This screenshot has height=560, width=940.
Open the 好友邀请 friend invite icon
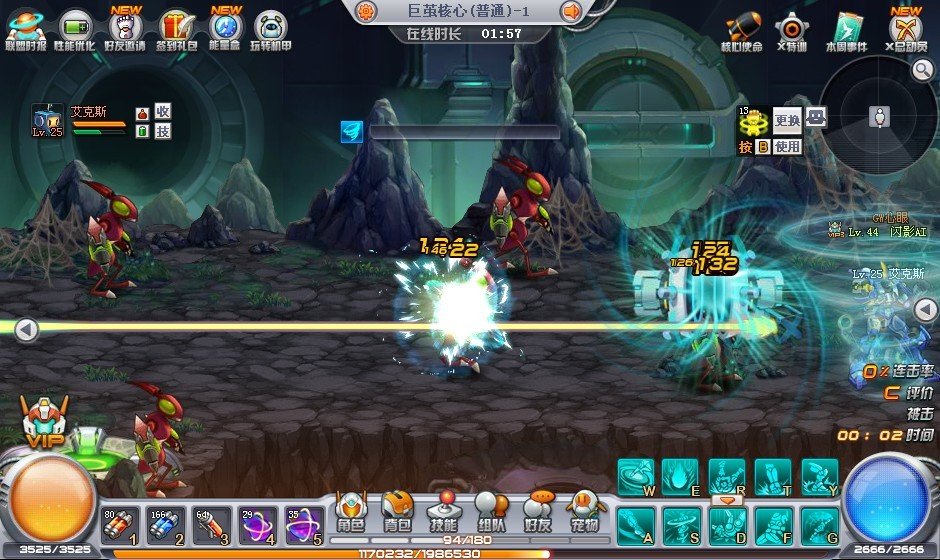(x=125, y=28)
